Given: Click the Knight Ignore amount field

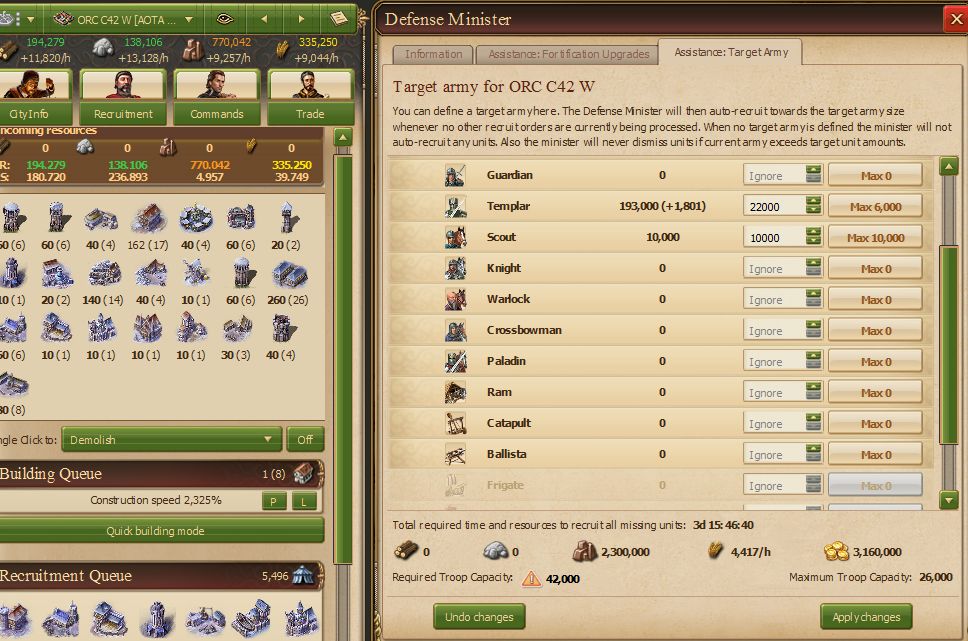Looking at the screenshot, I should click(x=772, y=268).
